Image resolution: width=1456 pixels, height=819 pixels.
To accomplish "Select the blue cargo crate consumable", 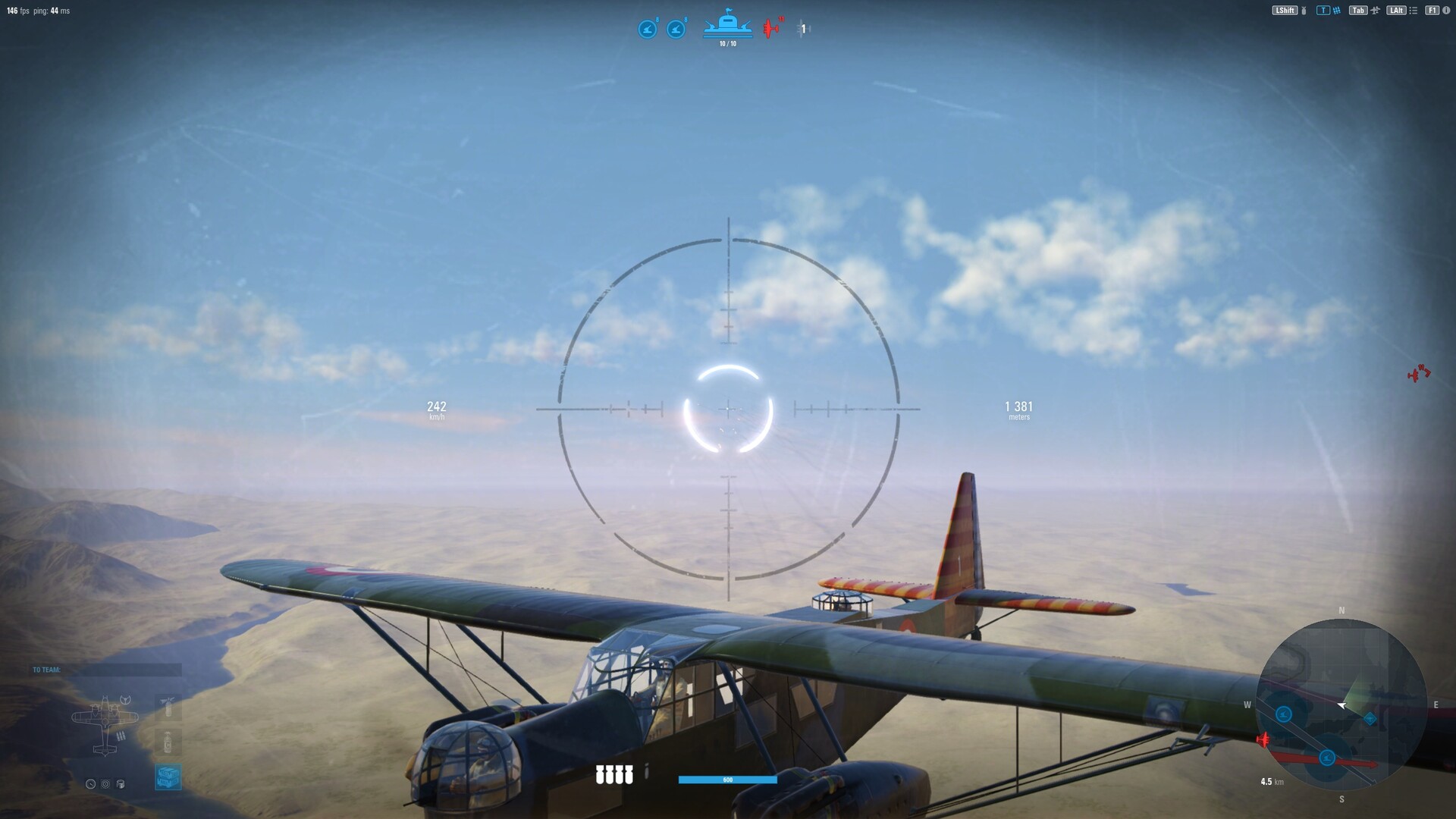I will pyautogui.click(x=168, y=776).
